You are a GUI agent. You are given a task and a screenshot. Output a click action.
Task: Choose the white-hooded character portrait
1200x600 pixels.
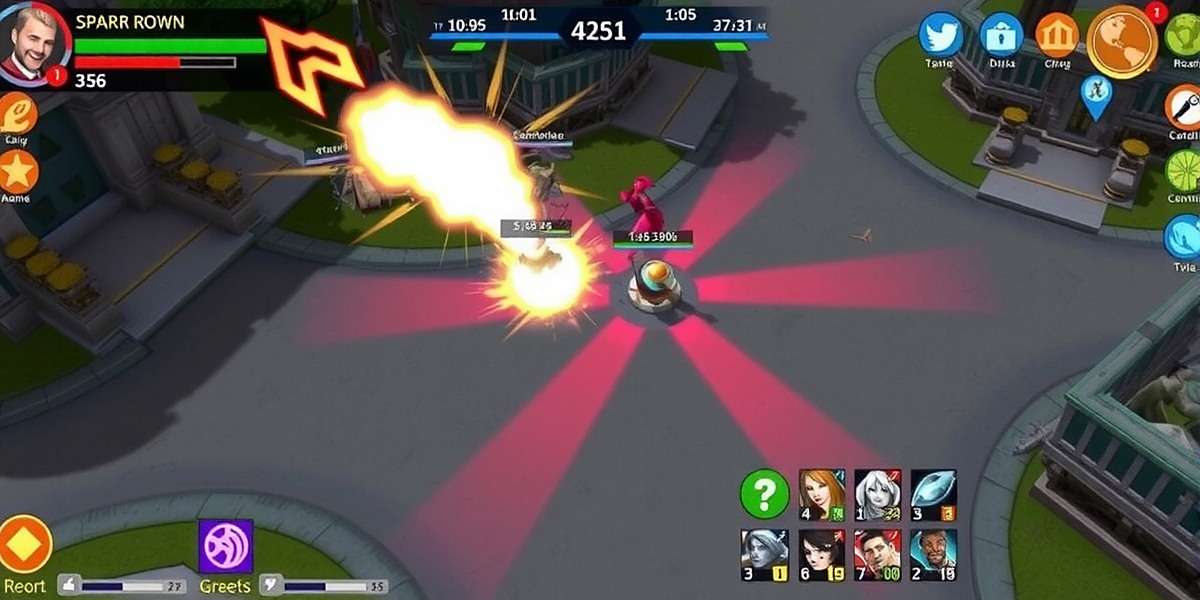tap(877, 495)
